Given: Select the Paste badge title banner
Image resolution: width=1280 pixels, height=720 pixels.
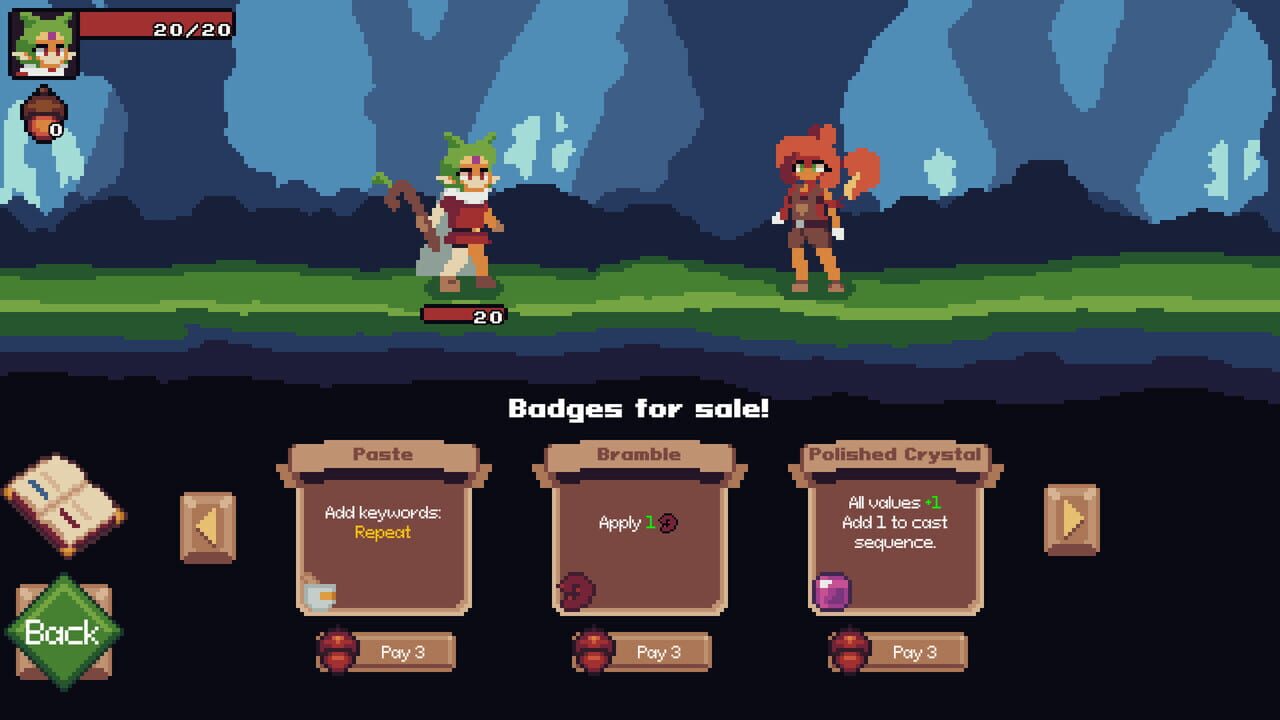Looking at the screenshot, I should coord(384,454).
